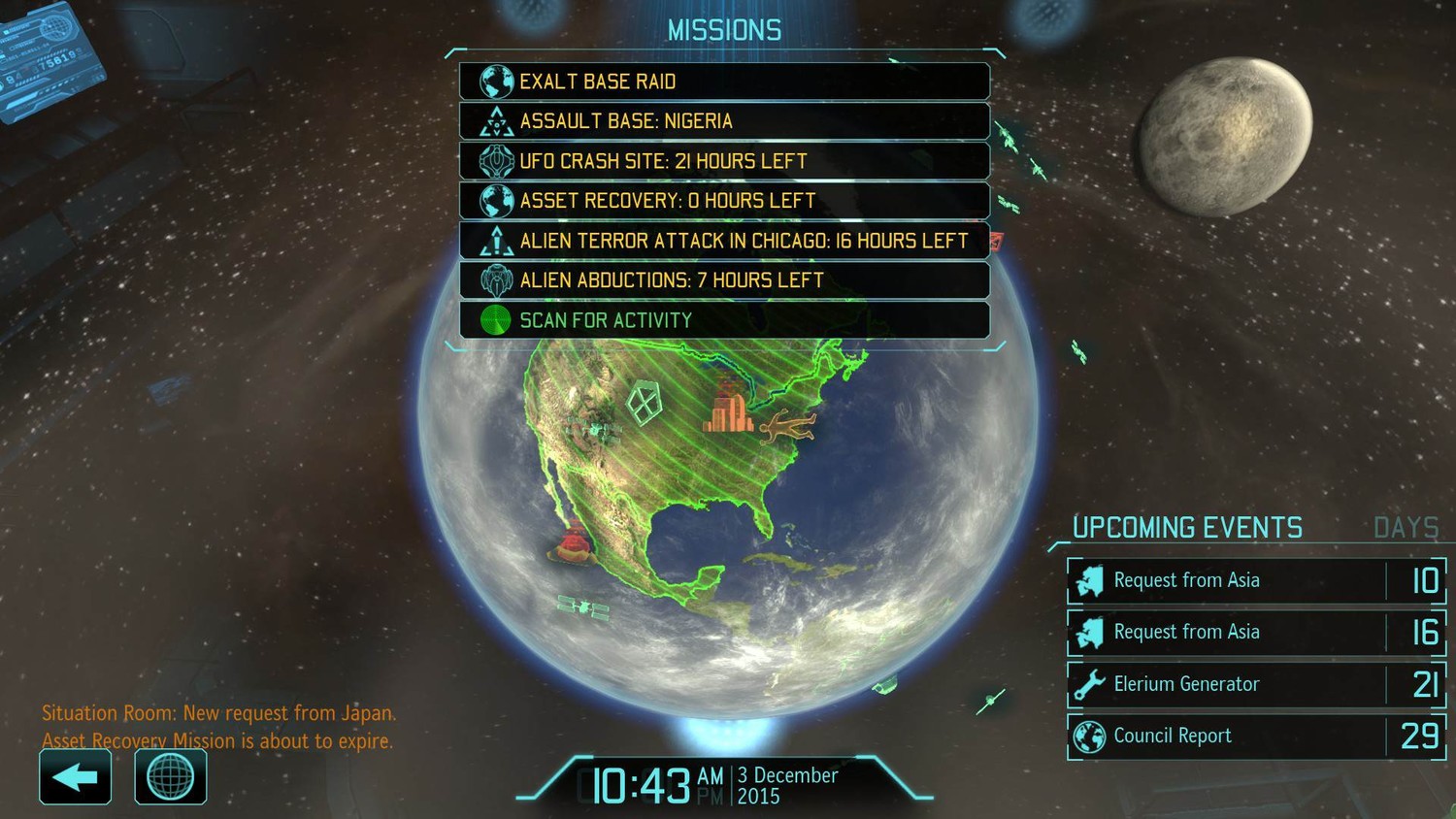Image resolution: width=1456 pixels, height=819 pixels.
Task: Choose the Alien Abductions mission
Action: (x=724, y=280)
